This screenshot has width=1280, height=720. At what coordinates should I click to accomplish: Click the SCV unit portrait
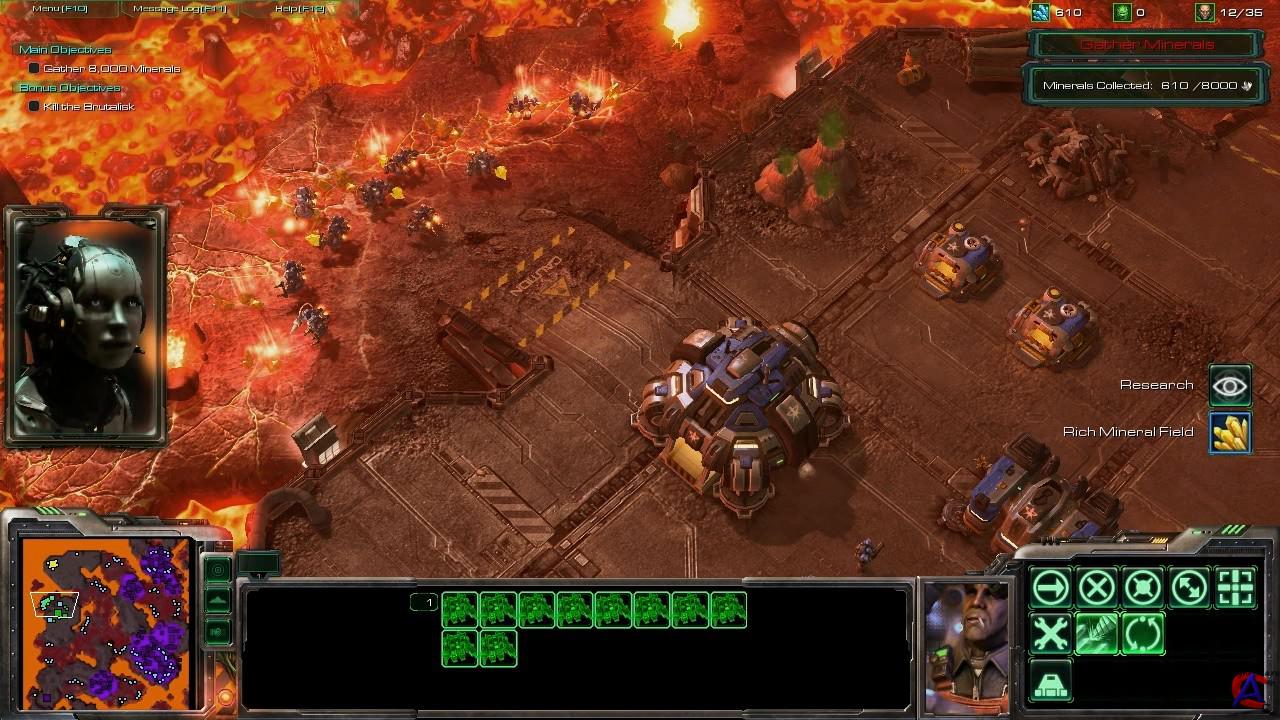pos(966,645)
